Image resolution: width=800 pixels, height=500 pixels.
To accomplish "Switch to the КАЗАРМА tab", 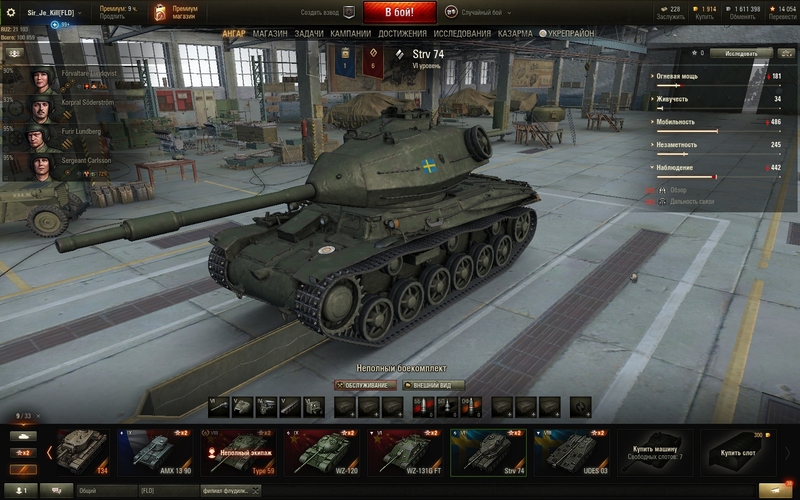I will [x=516, y=33].
